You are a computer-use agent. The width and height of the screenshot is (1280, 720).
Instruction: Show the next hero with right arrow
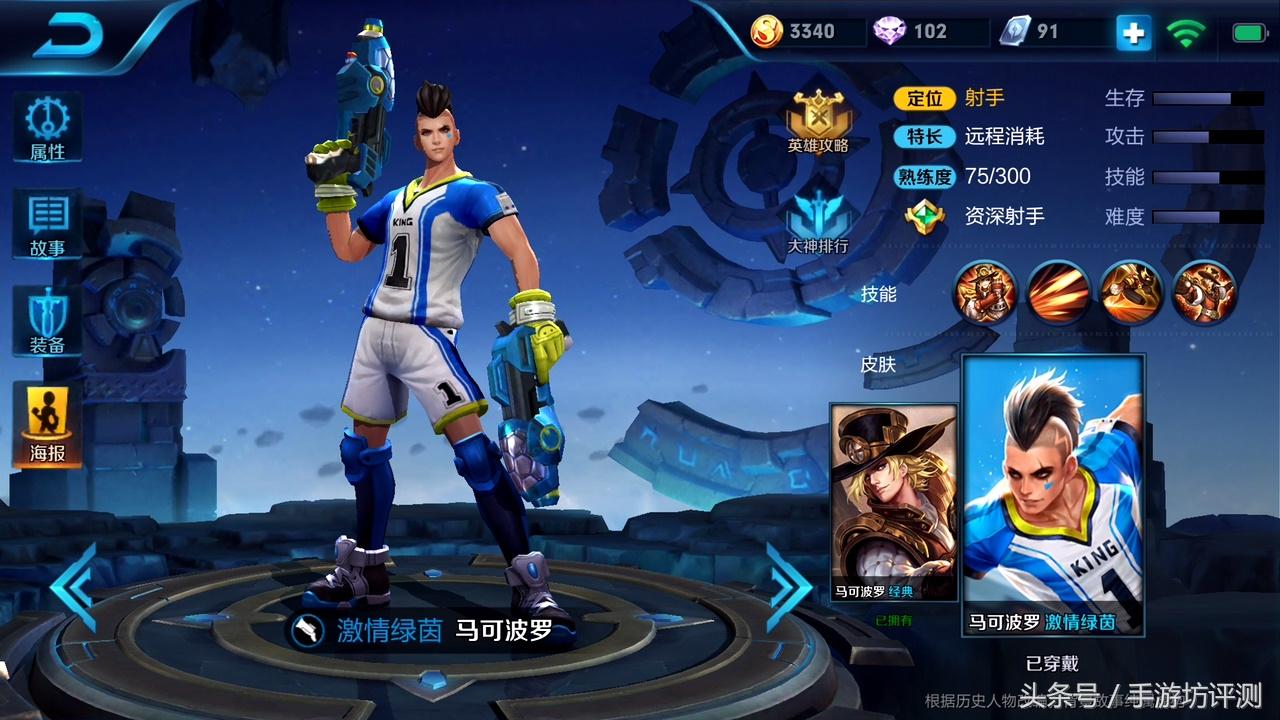[789, 588]
